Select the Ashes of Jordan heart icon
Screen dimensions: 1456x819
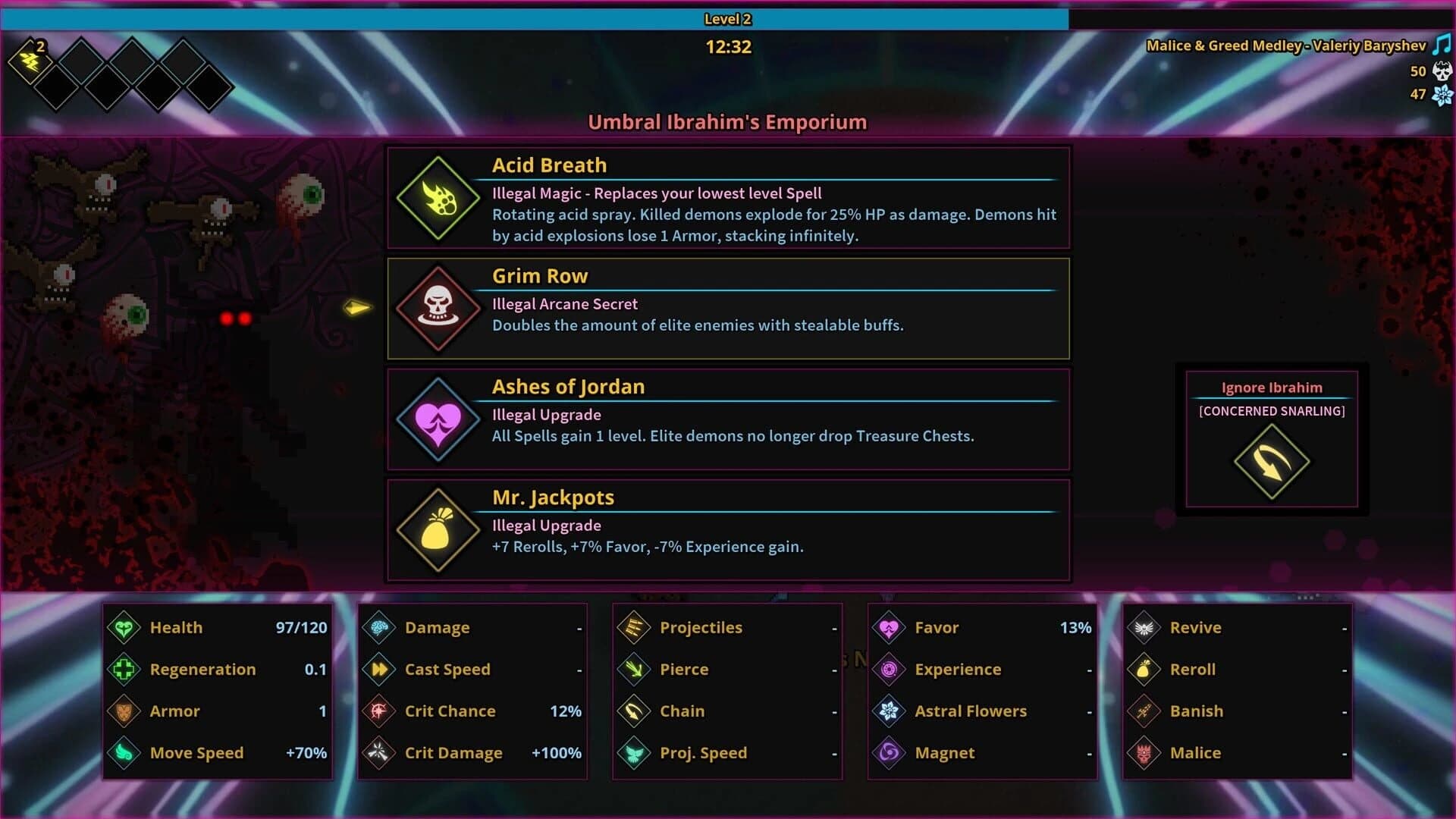(437, 420)
